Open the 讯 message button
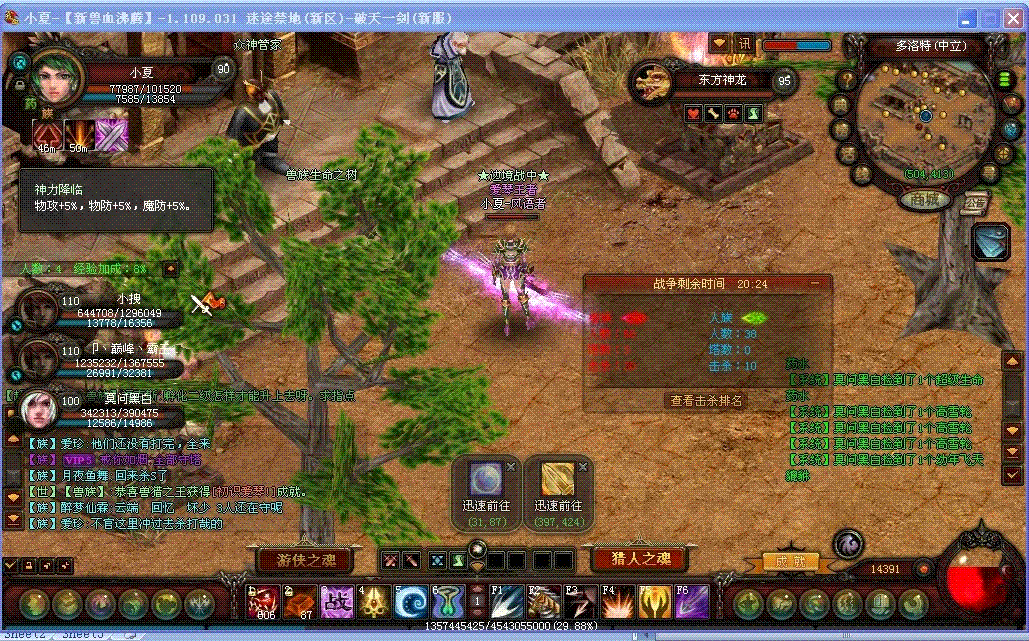Screen dimensions: 1029x641 [745, 44]
